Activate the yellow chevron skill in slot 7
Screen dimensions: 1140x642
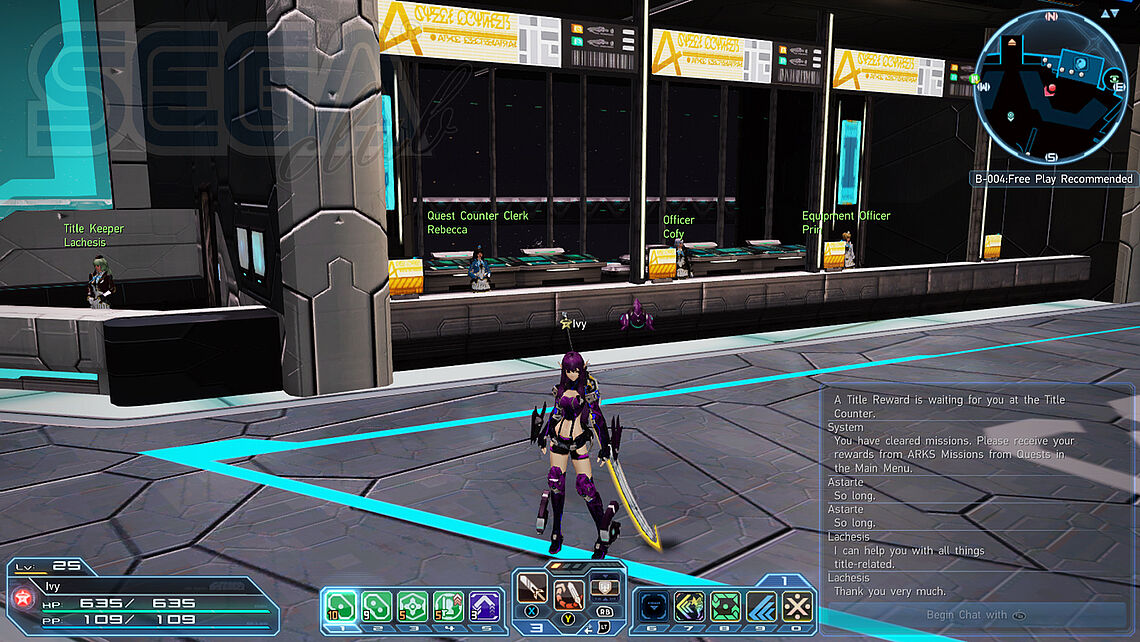tap(689, 607)
